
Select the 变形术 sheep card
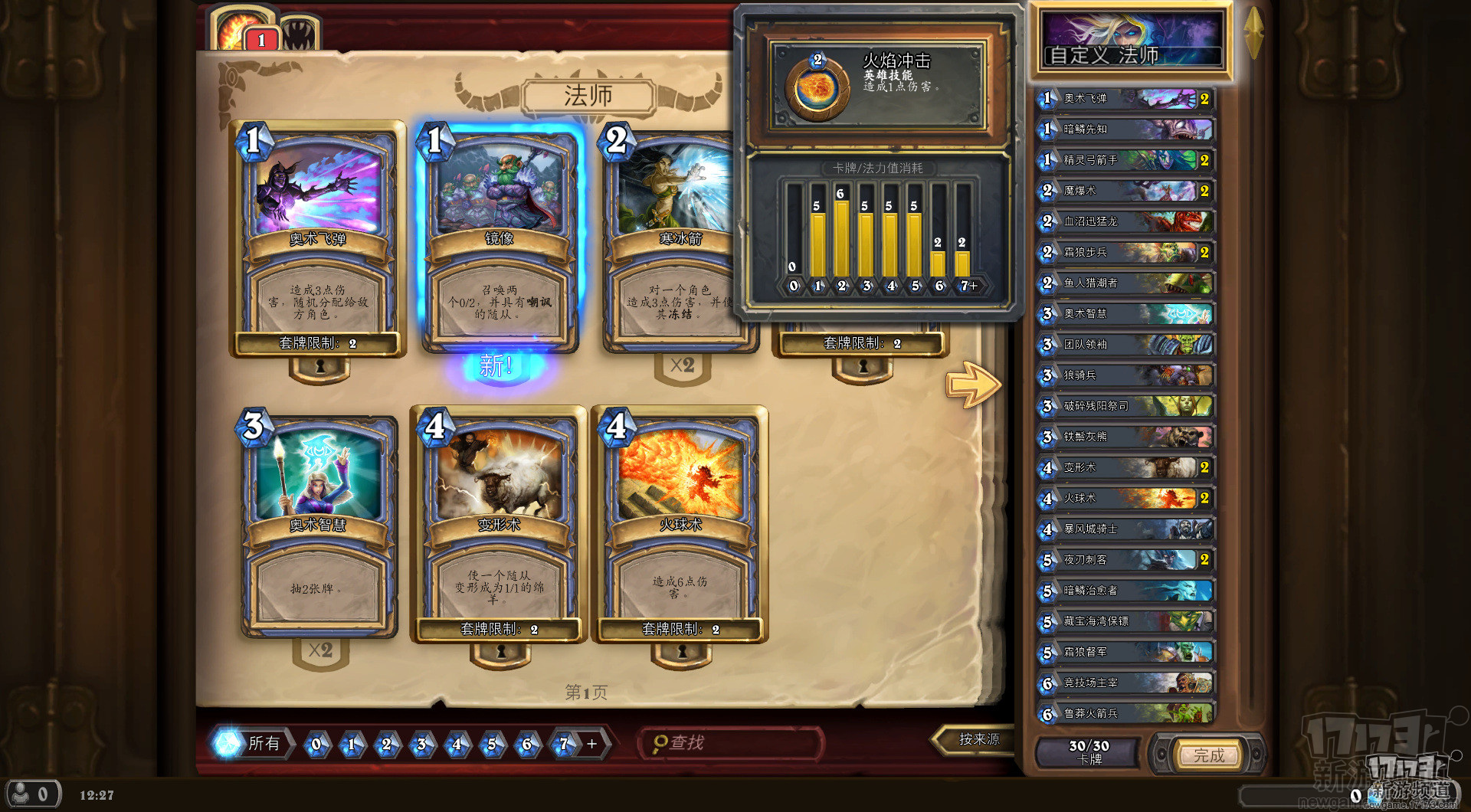click(500, 525)
